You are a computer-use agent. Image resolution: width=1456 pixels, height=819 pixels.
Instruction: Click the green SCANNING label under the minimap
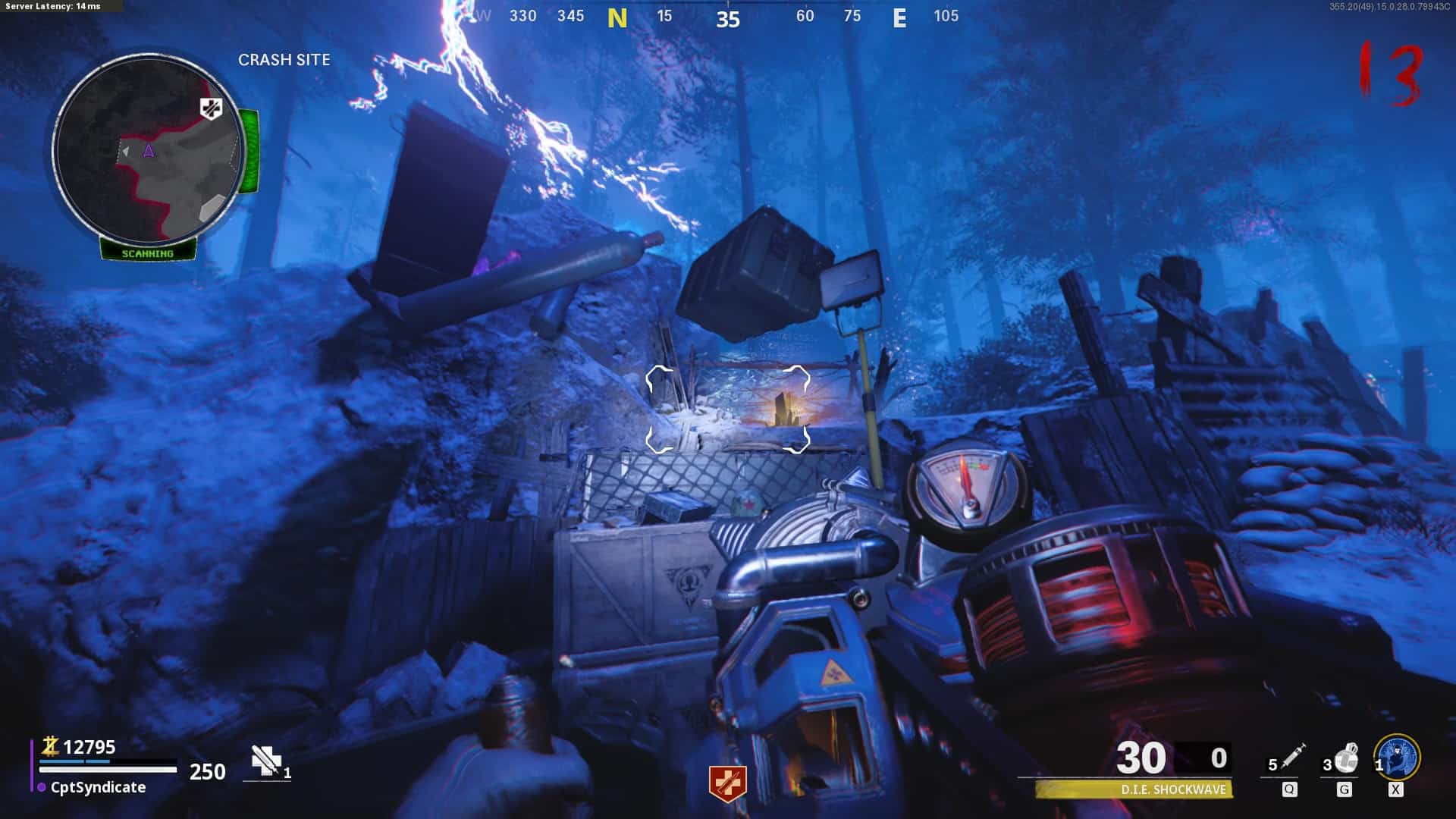coord(148,253)
